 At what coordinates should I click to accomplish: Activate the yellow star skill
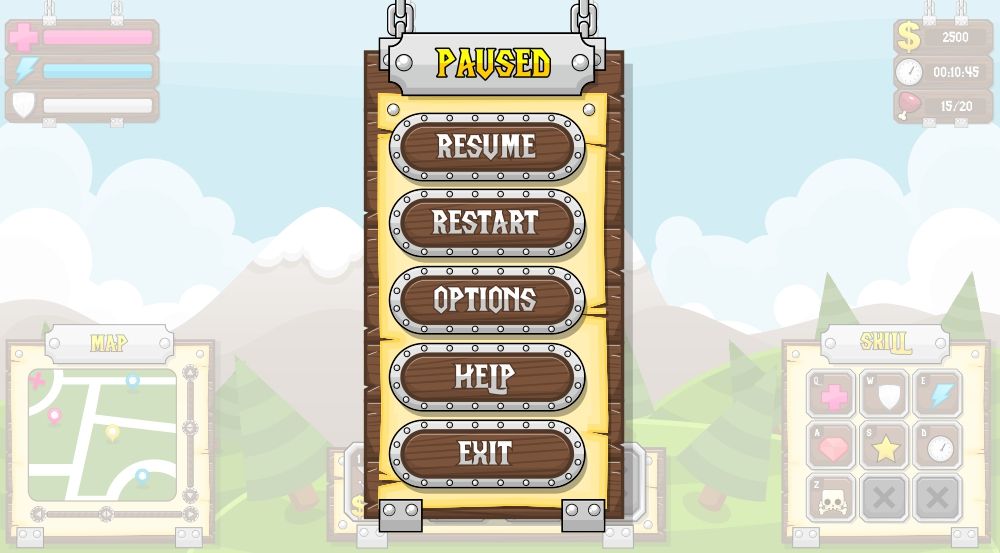click(x=885, y=446)
